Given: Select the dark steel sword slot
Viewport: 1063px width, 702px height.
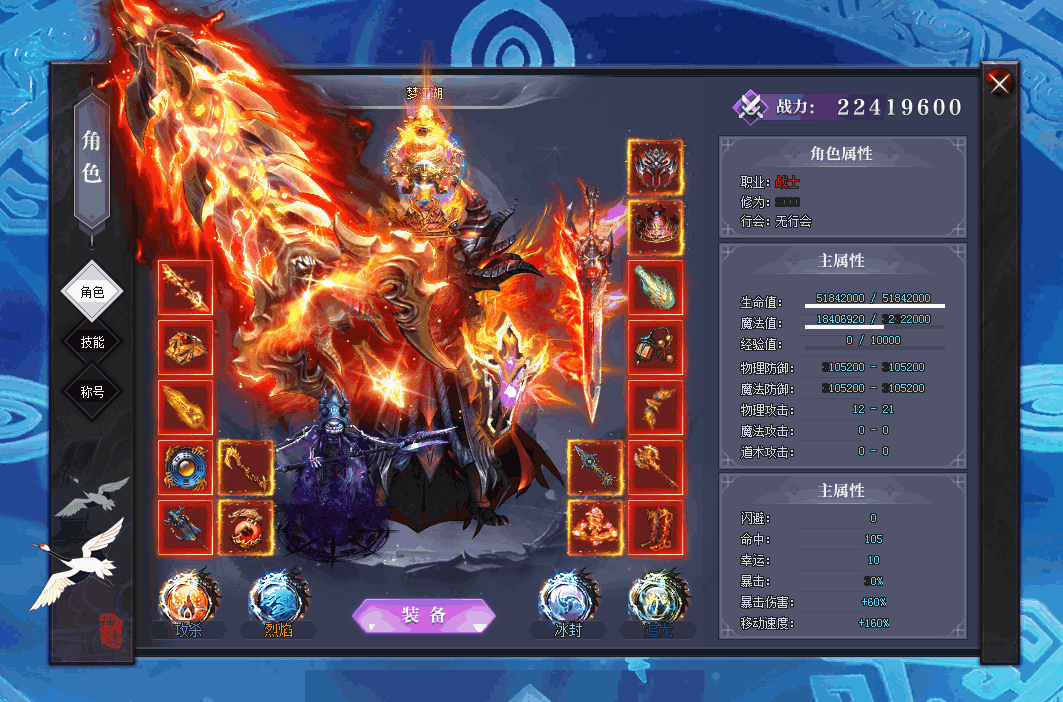Looking at the screenshot, I should [595, 467].
